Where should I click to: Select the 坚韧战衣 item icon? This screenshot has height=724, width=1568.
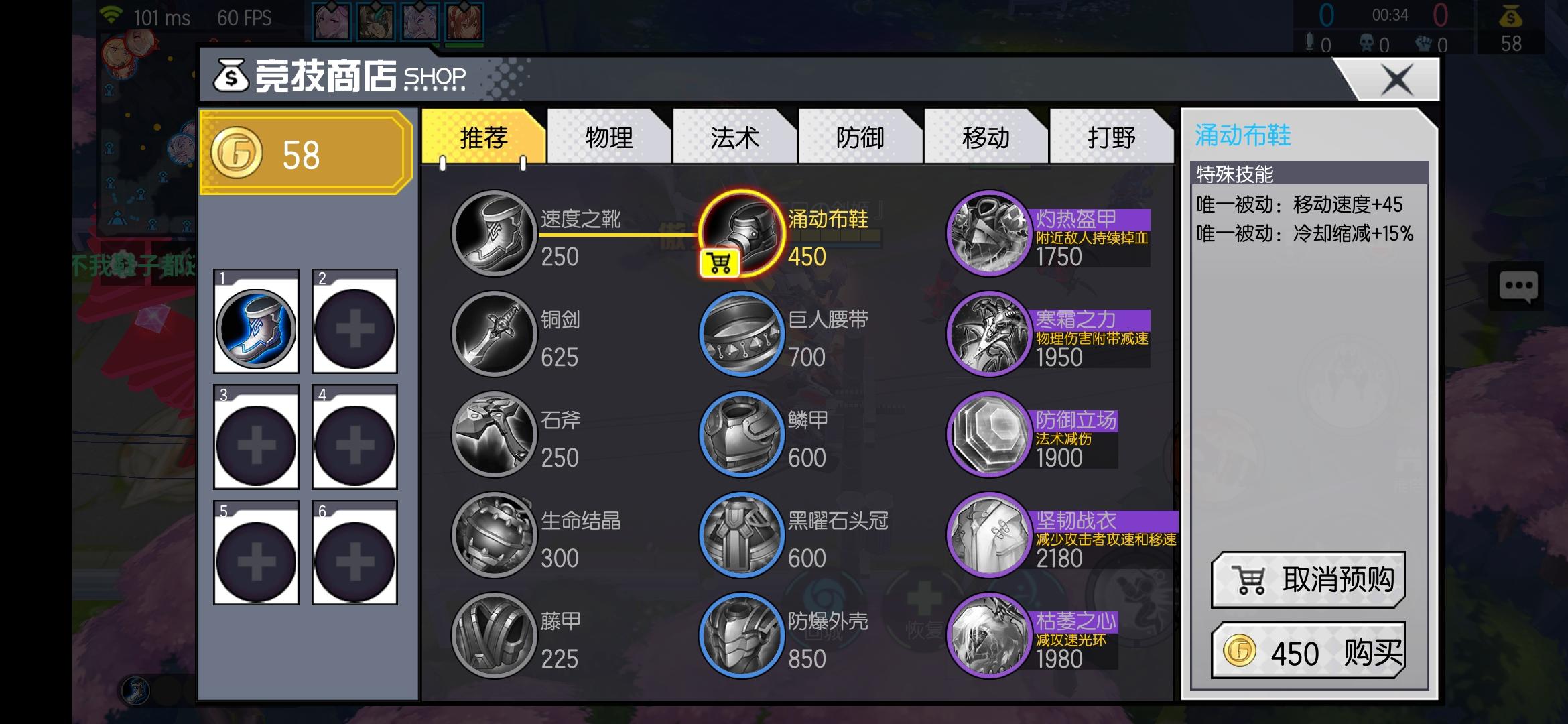988,534
